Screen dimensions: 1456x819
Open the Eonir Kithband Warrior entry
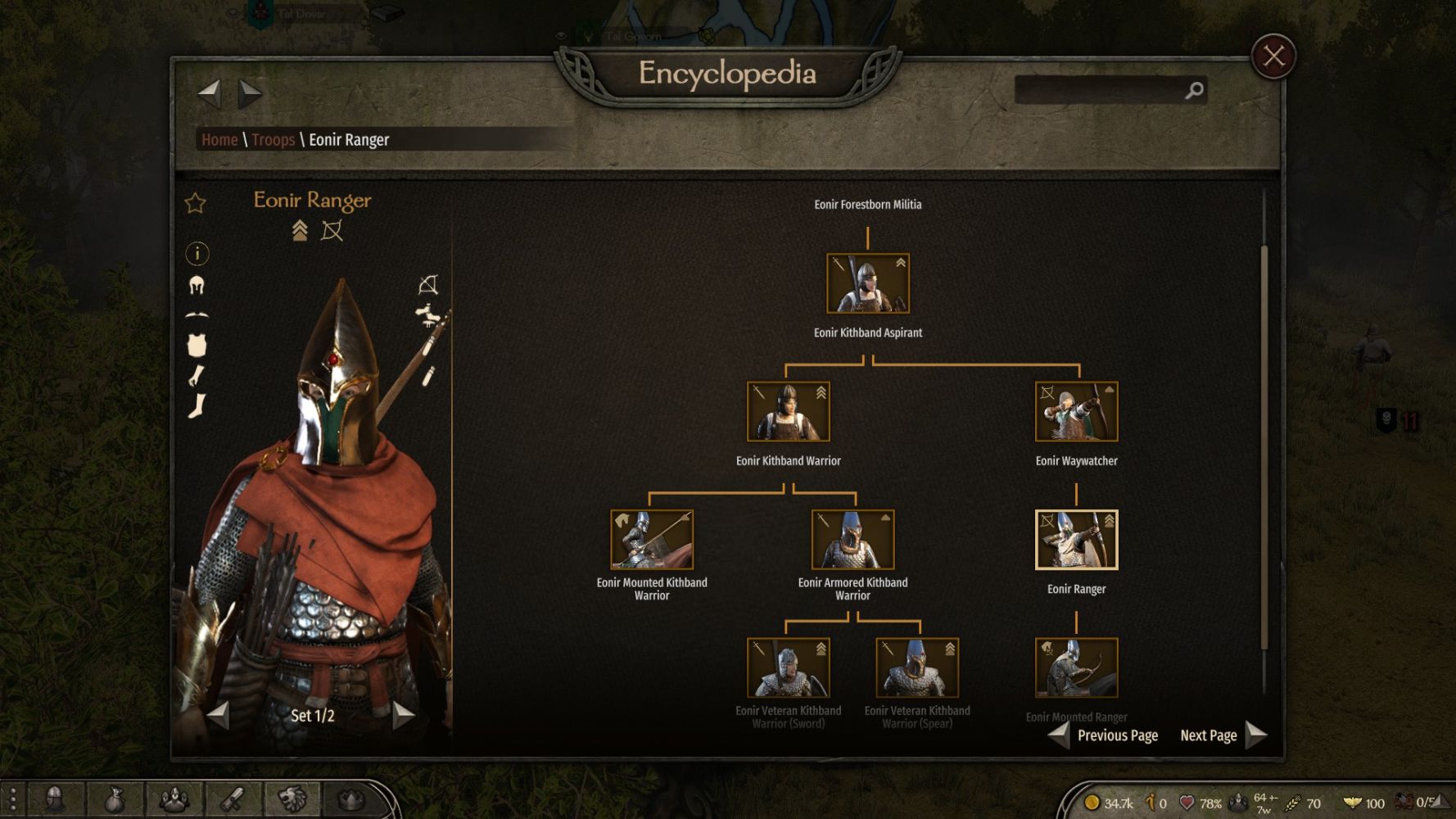click(x=788, y=411)
